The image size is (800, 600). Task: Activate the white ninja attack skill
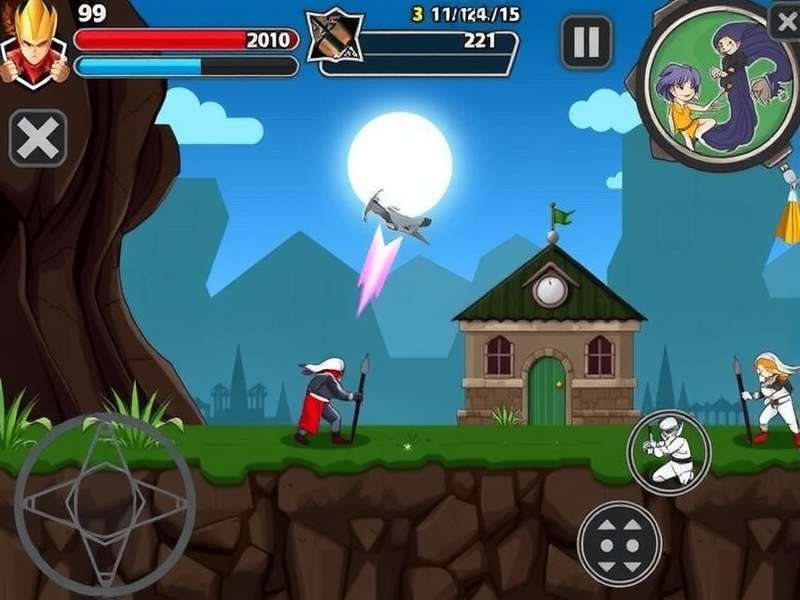click(668, 452)
